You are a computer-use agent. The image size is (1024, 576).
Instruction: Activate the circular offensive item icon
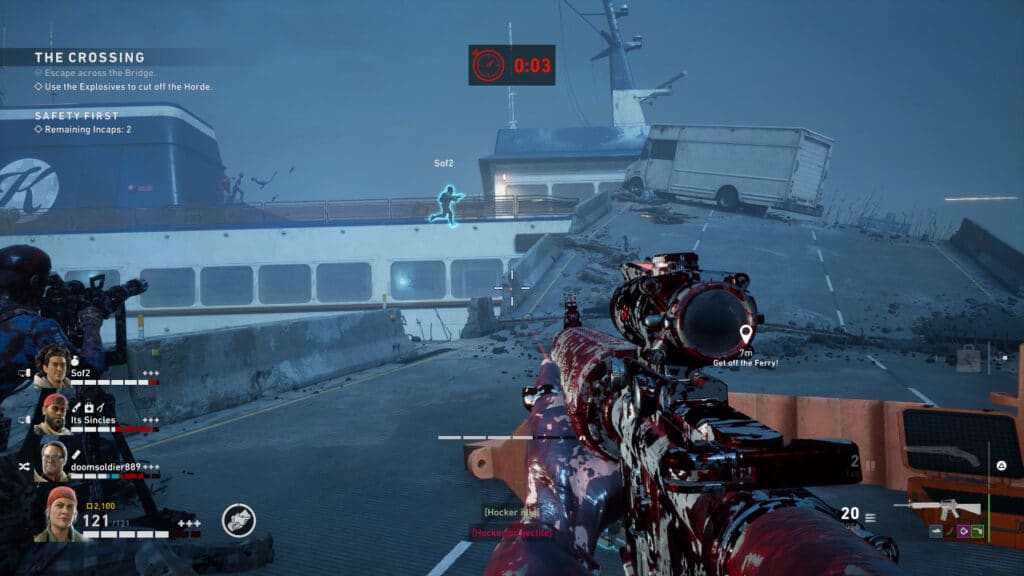(x=238, y=520)
